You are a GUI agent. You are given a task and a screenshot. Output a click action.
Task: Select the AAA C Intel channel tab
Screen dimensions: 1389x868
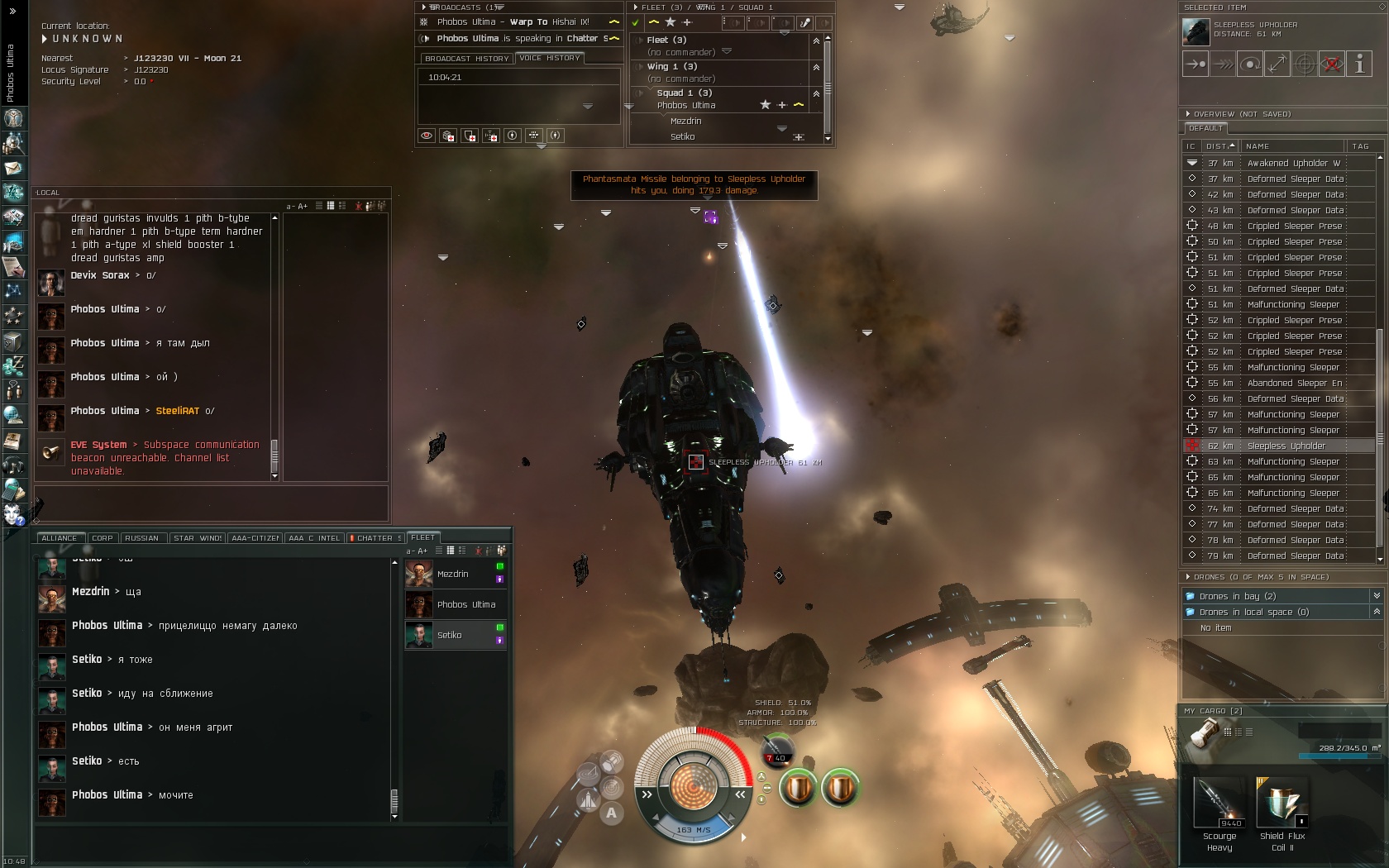(x=314, y=538)
